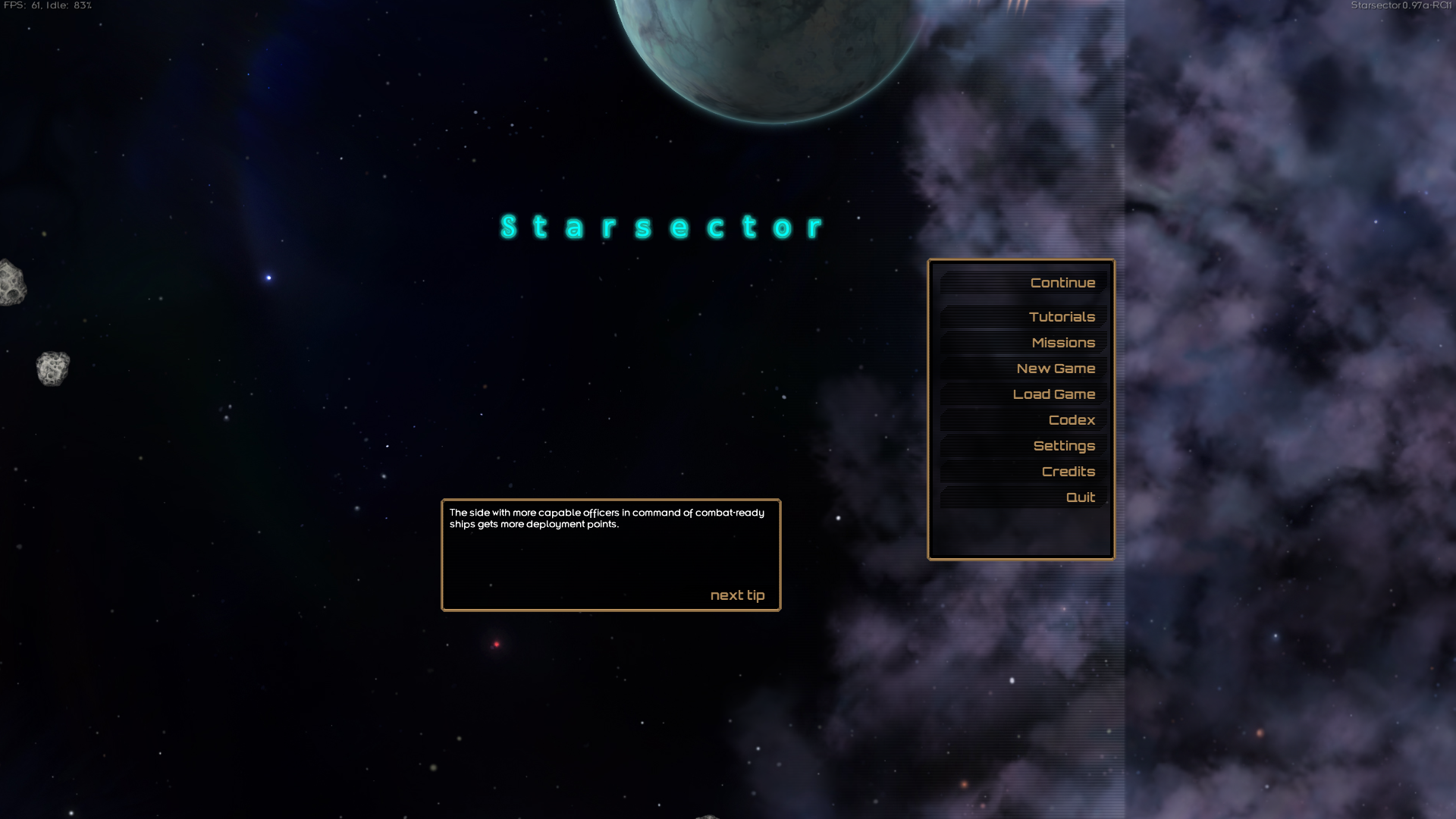This screenshot has width=1456, height=819.
Task: Show the next gameplay tip
Action: pos(737,595)
